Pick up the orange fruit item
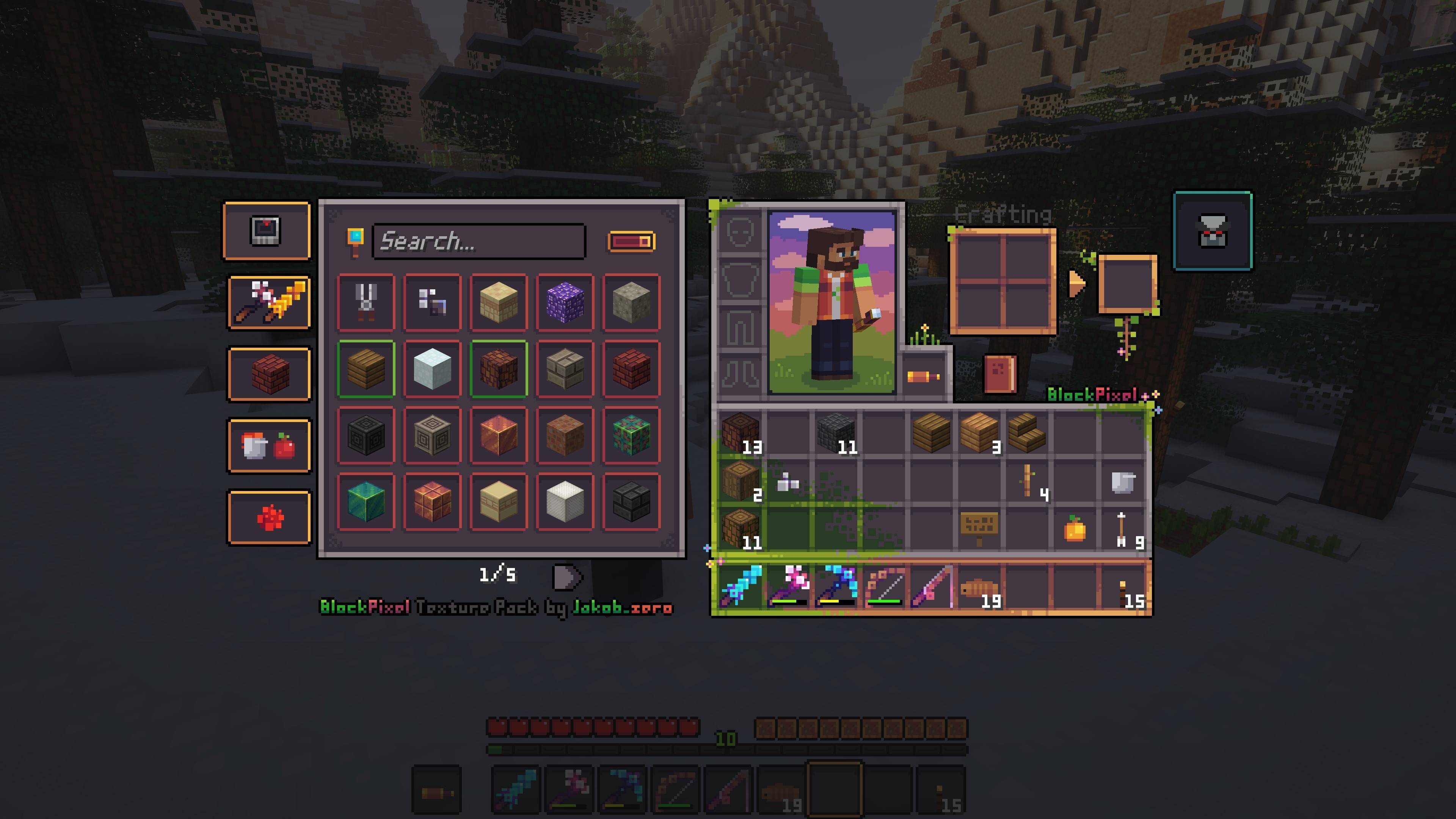 1075,529
